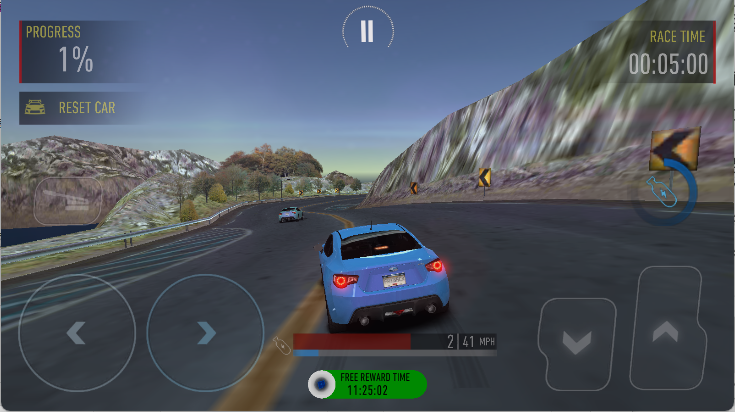Steer left with the left arrow

[x=76, y=332]
